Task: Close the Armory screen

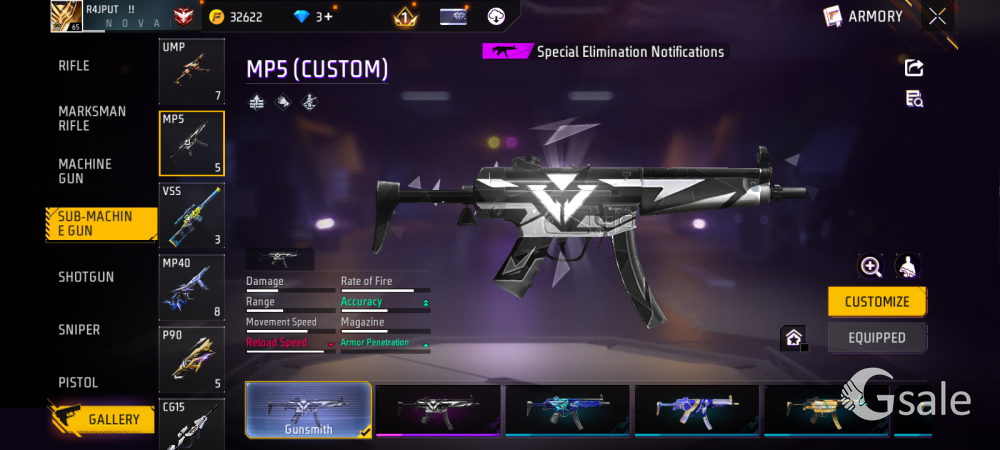Action: (x=937, y=16)
